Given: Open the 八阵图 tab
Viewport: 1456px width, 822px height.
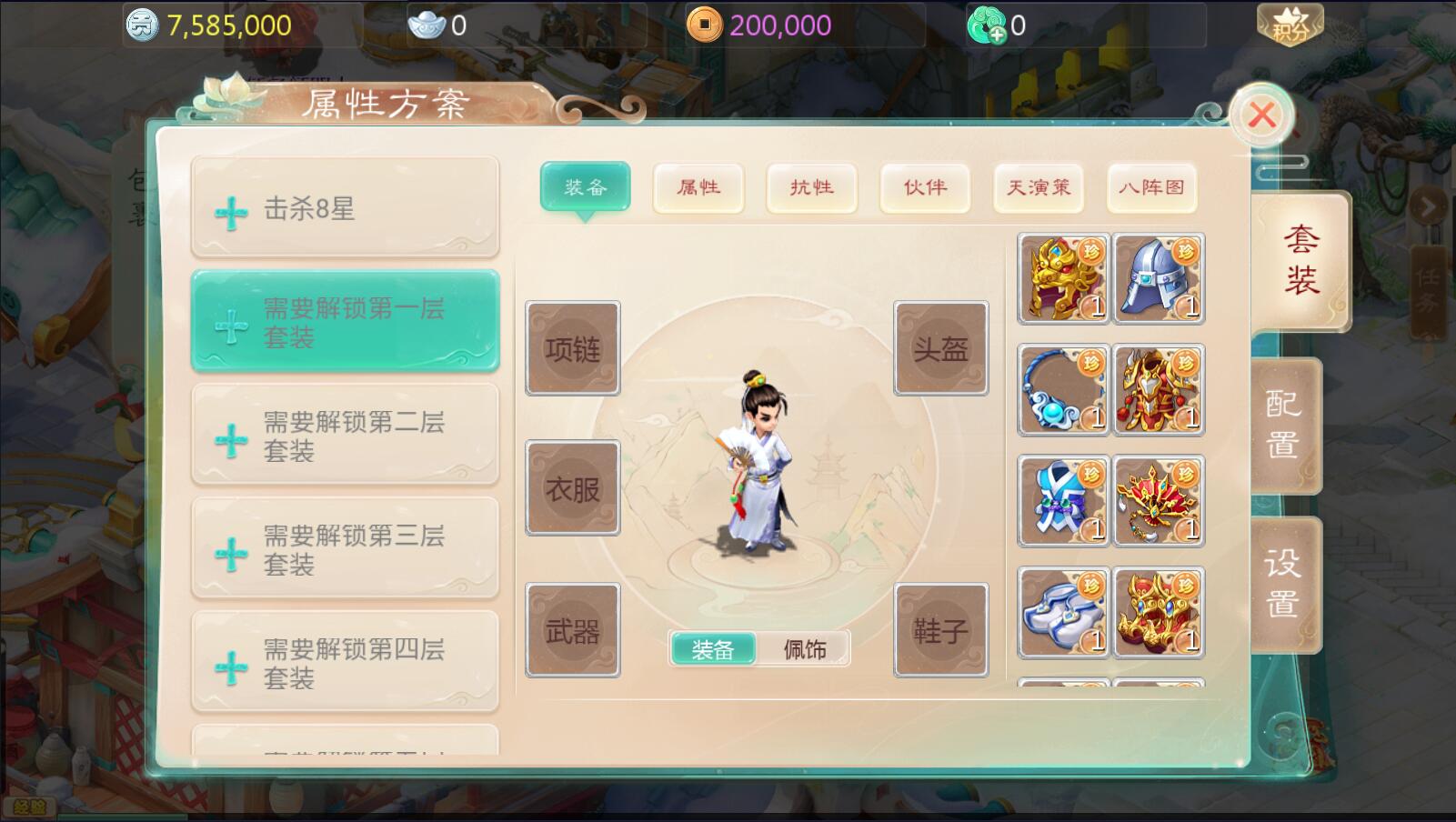Looking at the screenshot, I should (1151, 187).
